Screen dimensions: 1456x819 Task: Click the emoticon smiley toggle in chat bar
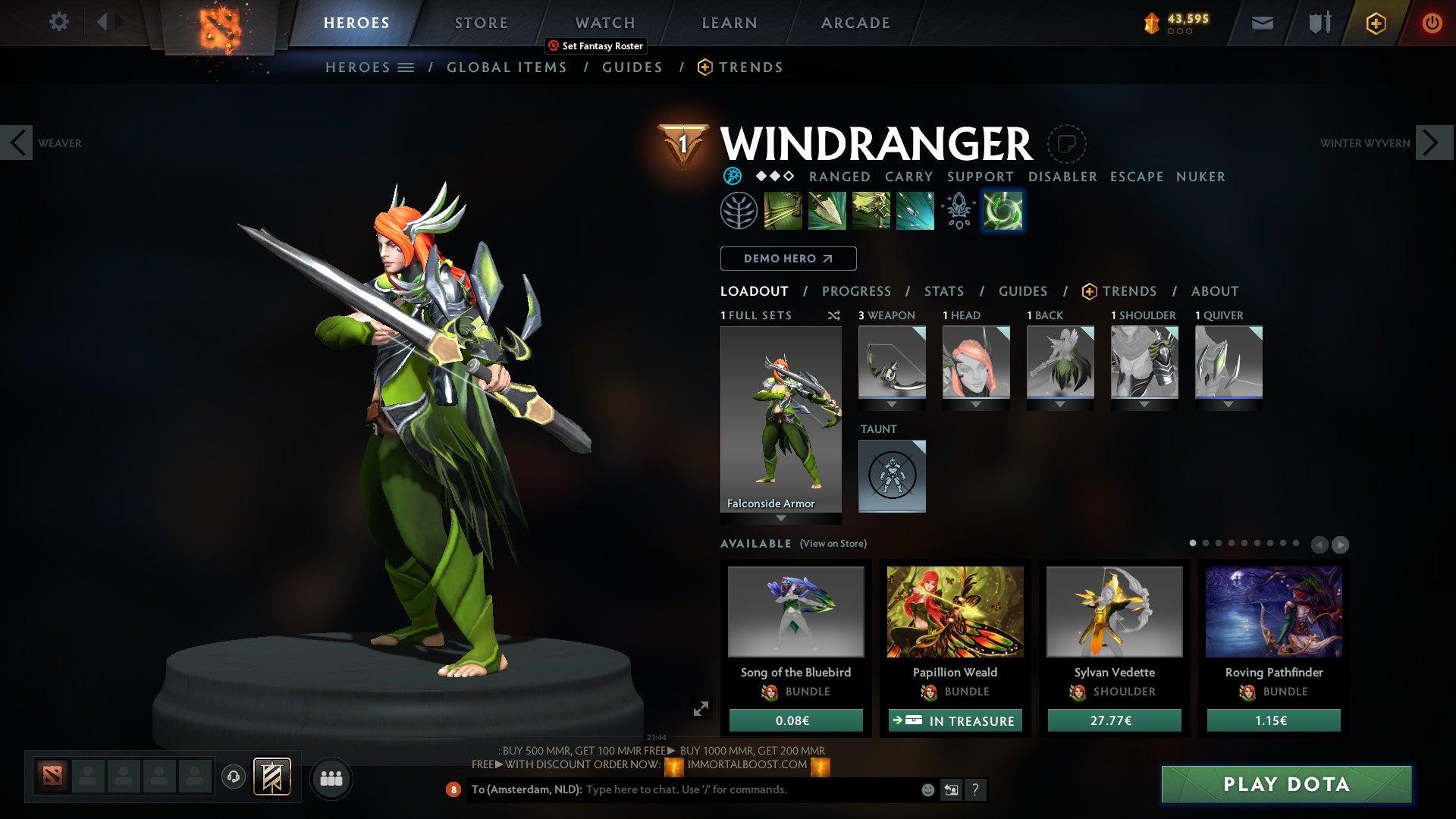coord(927,789)
